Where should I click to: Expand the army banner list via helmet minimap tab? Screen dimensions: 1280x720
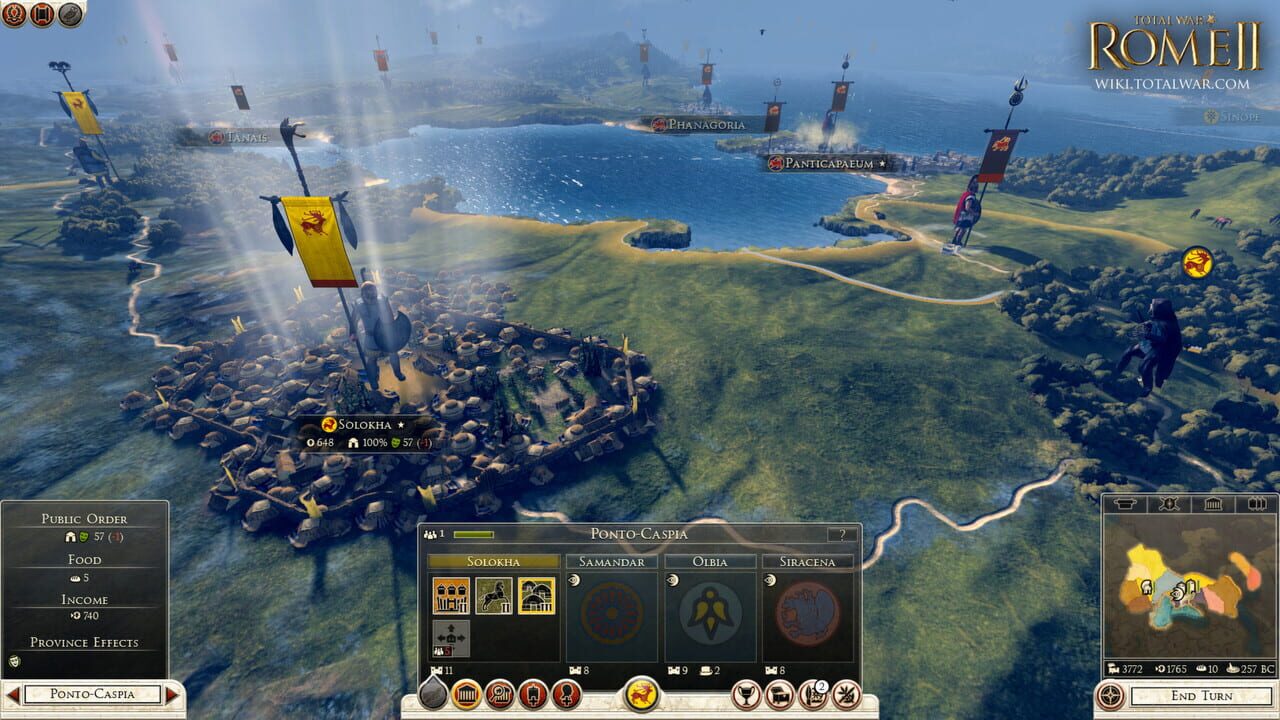click(1124, 503)
